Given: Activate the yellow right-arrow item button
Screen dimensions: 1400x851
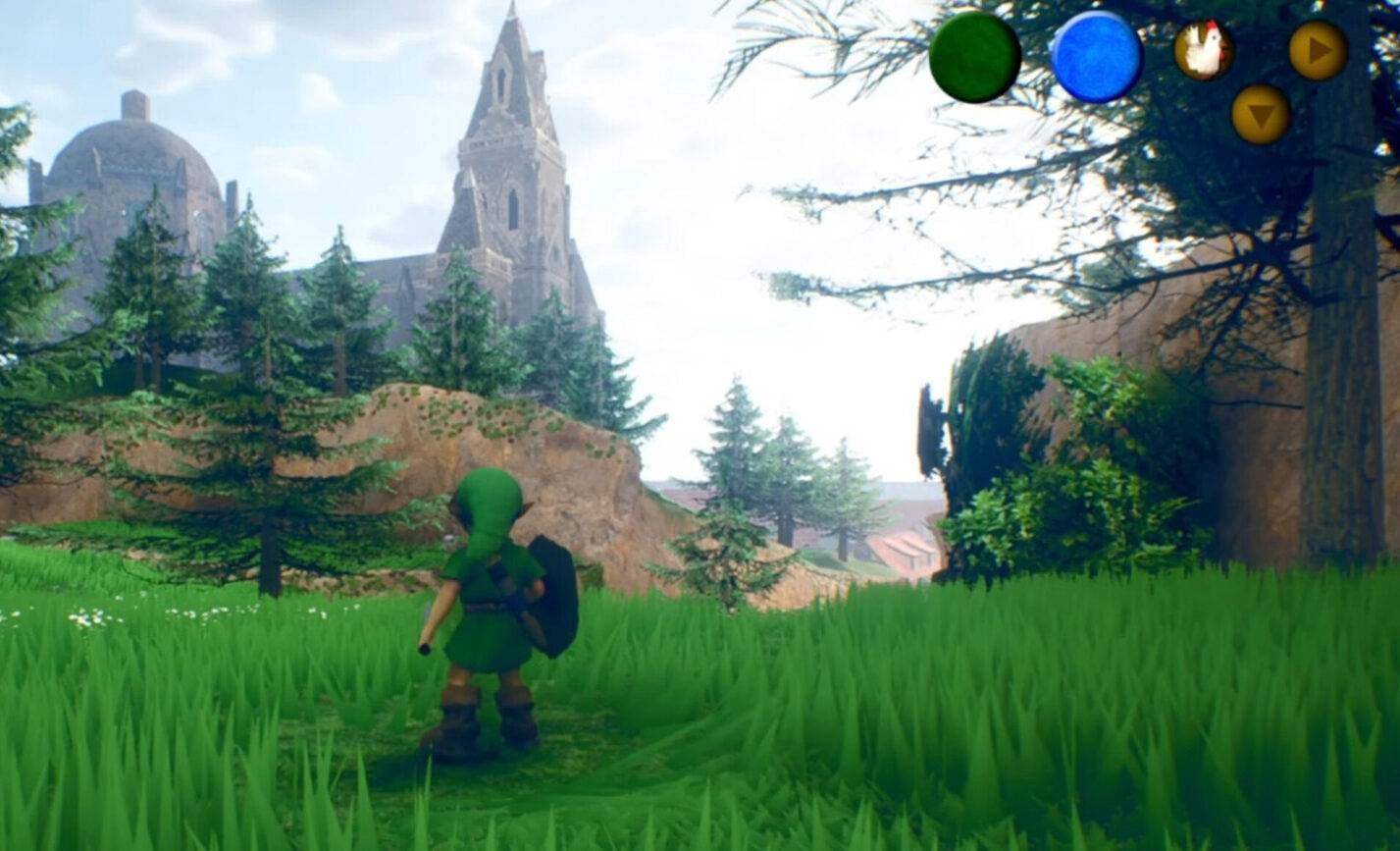Looking at the screenshot, I should 1318,50.
